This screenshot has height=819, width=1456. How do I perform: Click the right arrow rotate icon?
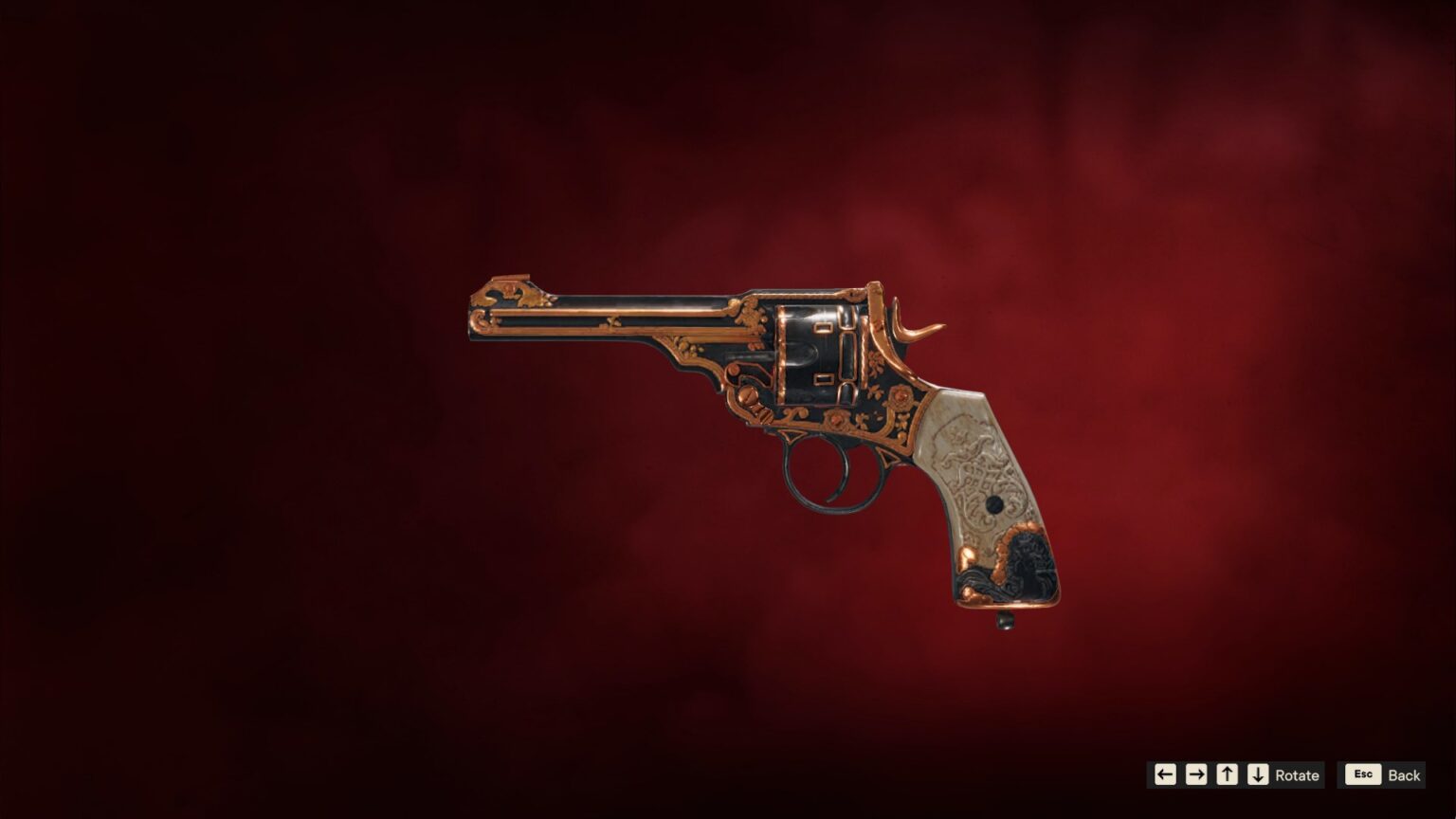(x=1195, y=774)
